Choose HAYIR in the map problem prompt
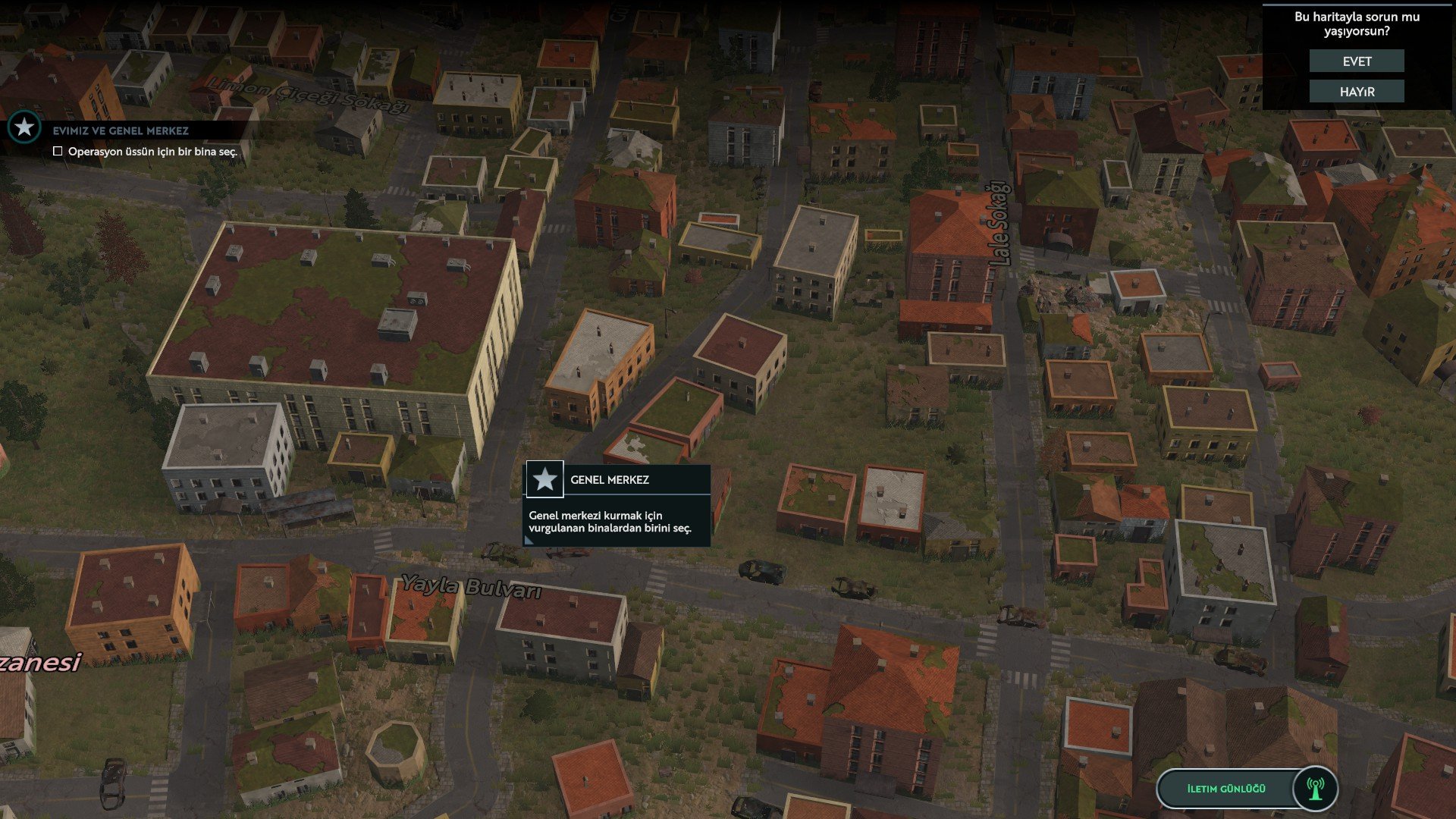This screenshot has height=819, width=1456. [1356, 92]
